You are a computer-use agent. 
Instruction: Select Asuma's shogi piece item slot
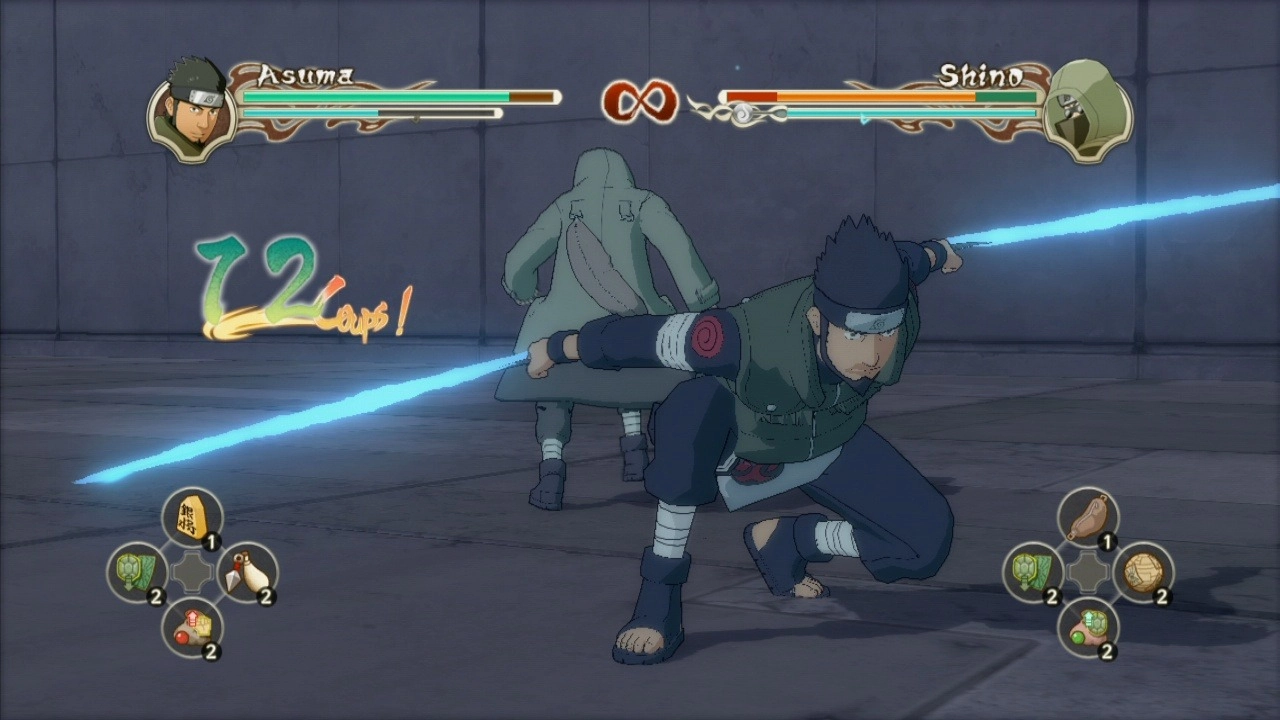[x=191, y=518]
